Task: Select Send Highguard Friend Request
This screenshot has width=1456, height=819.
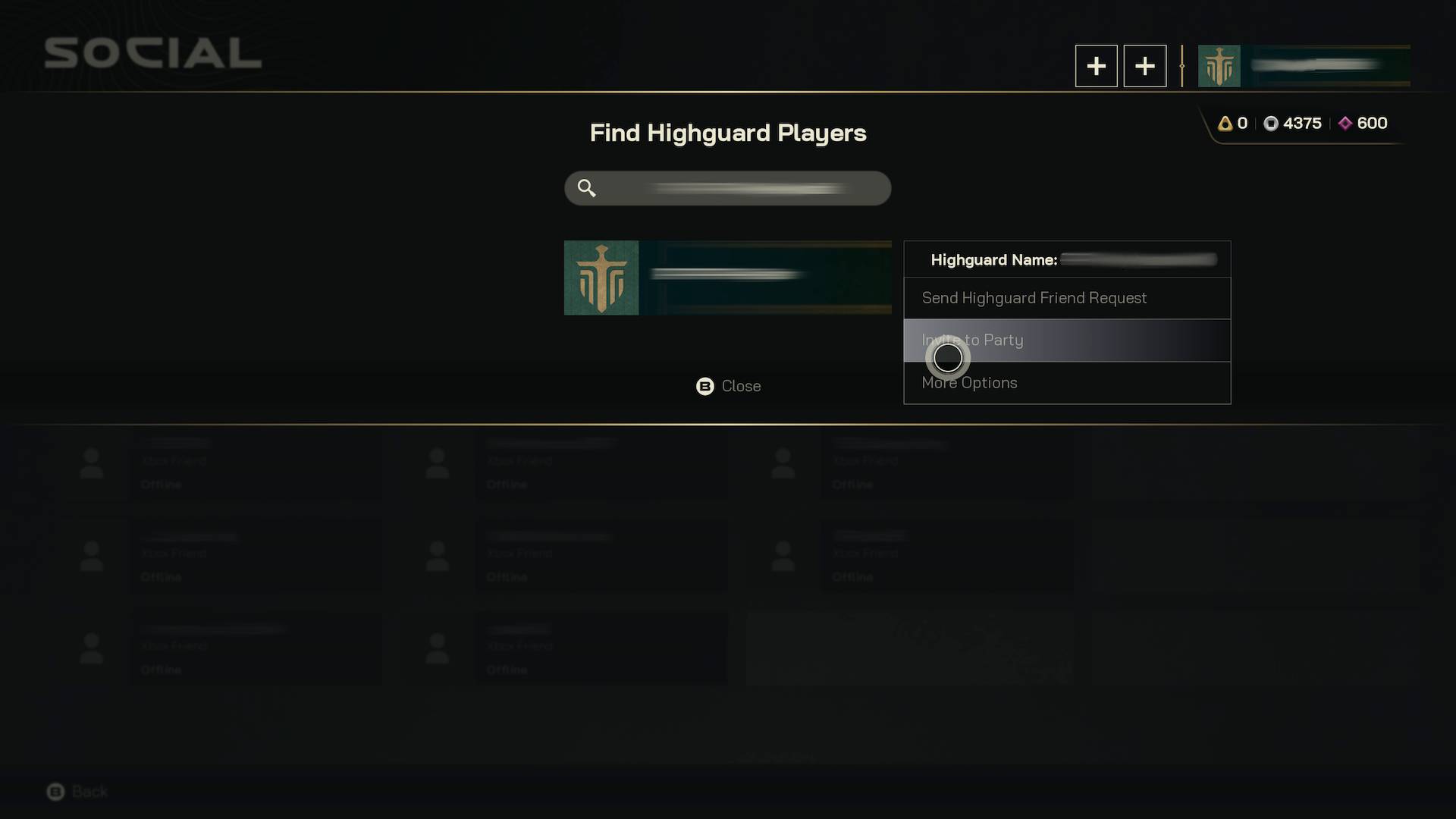Action: pyautogui.click(x=1034, y=298)
